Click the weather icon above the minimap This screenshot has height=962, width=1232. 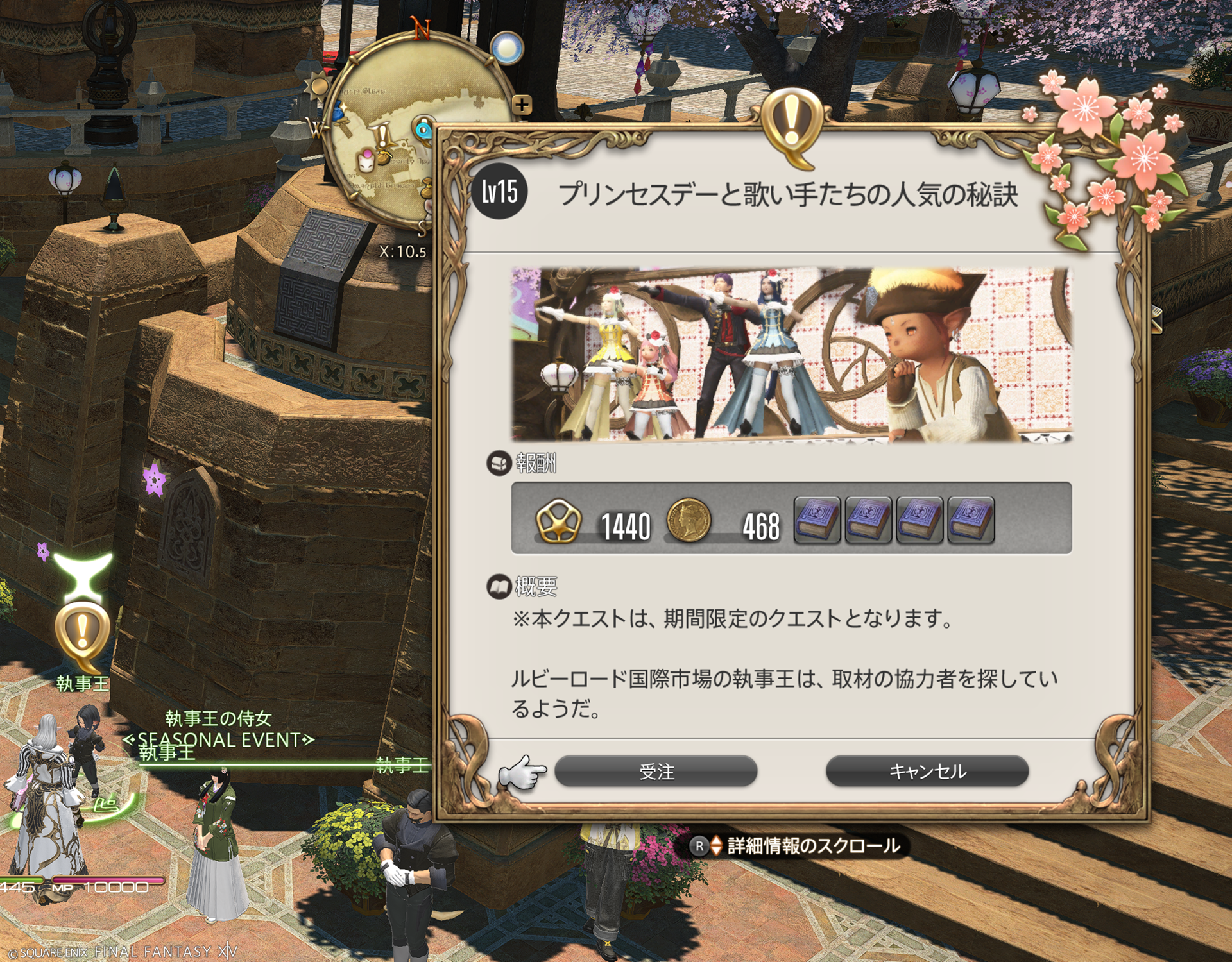[x=507, y=48]
